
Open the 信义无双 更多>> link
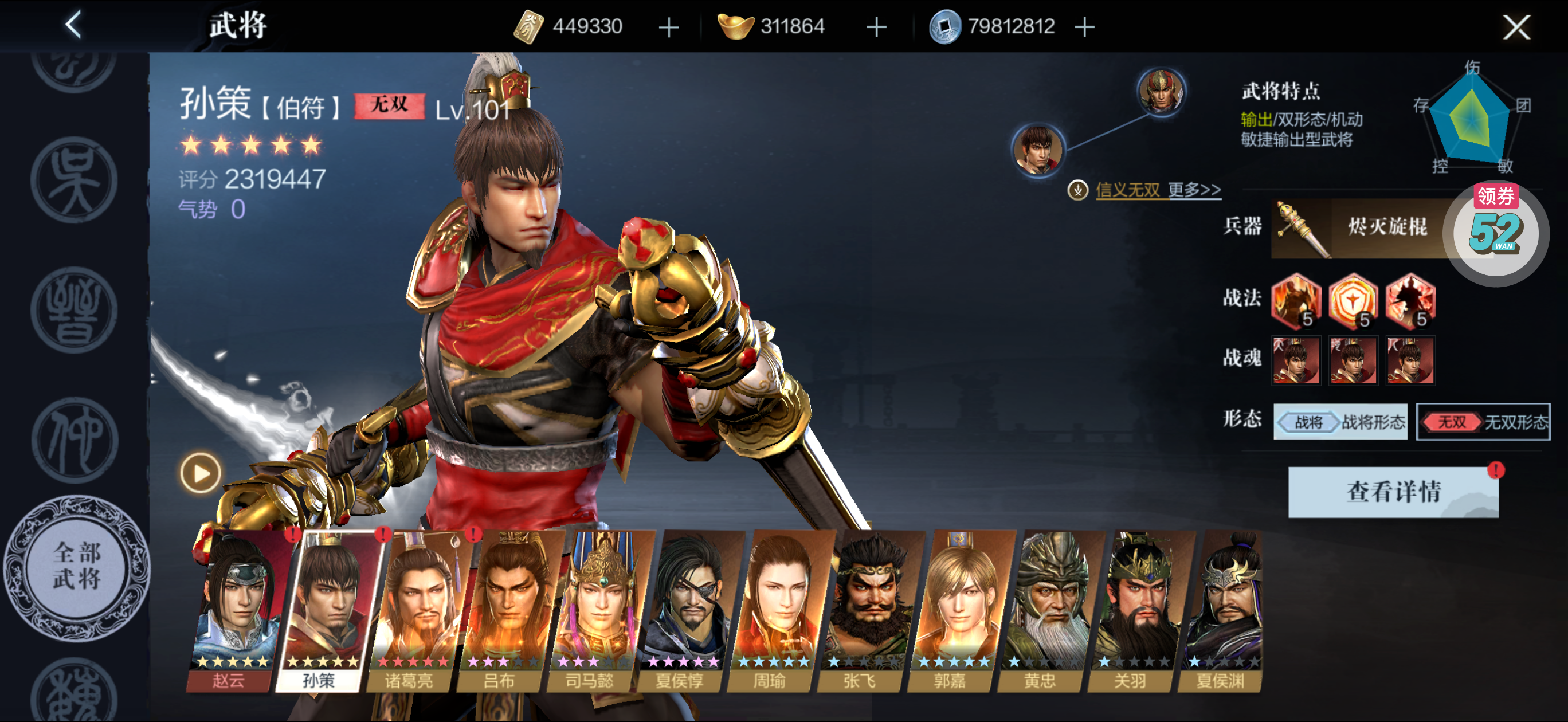point(1157,190)
